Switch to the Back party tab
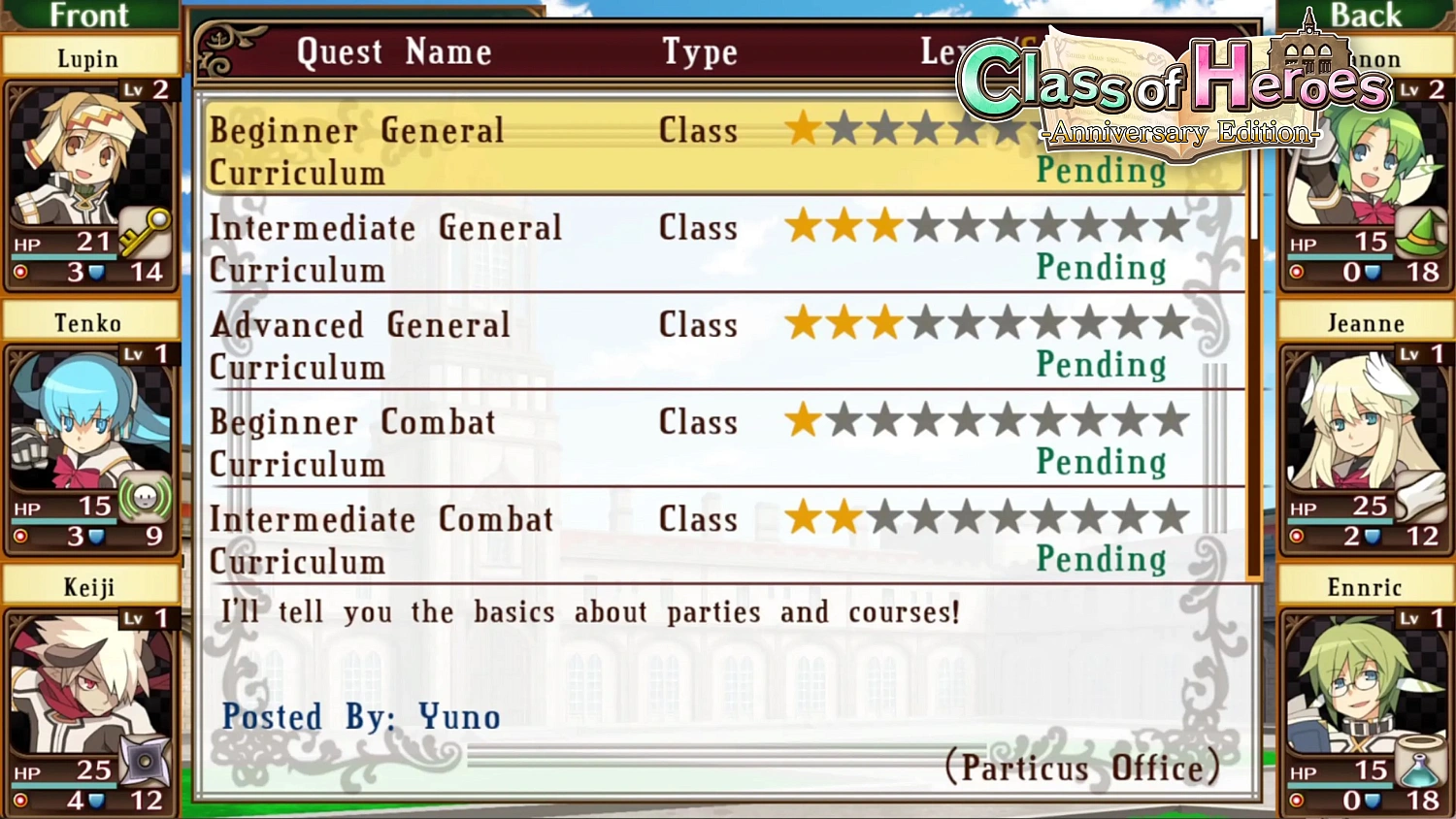The image size is (1456, 819). [x=1365, y=16]
